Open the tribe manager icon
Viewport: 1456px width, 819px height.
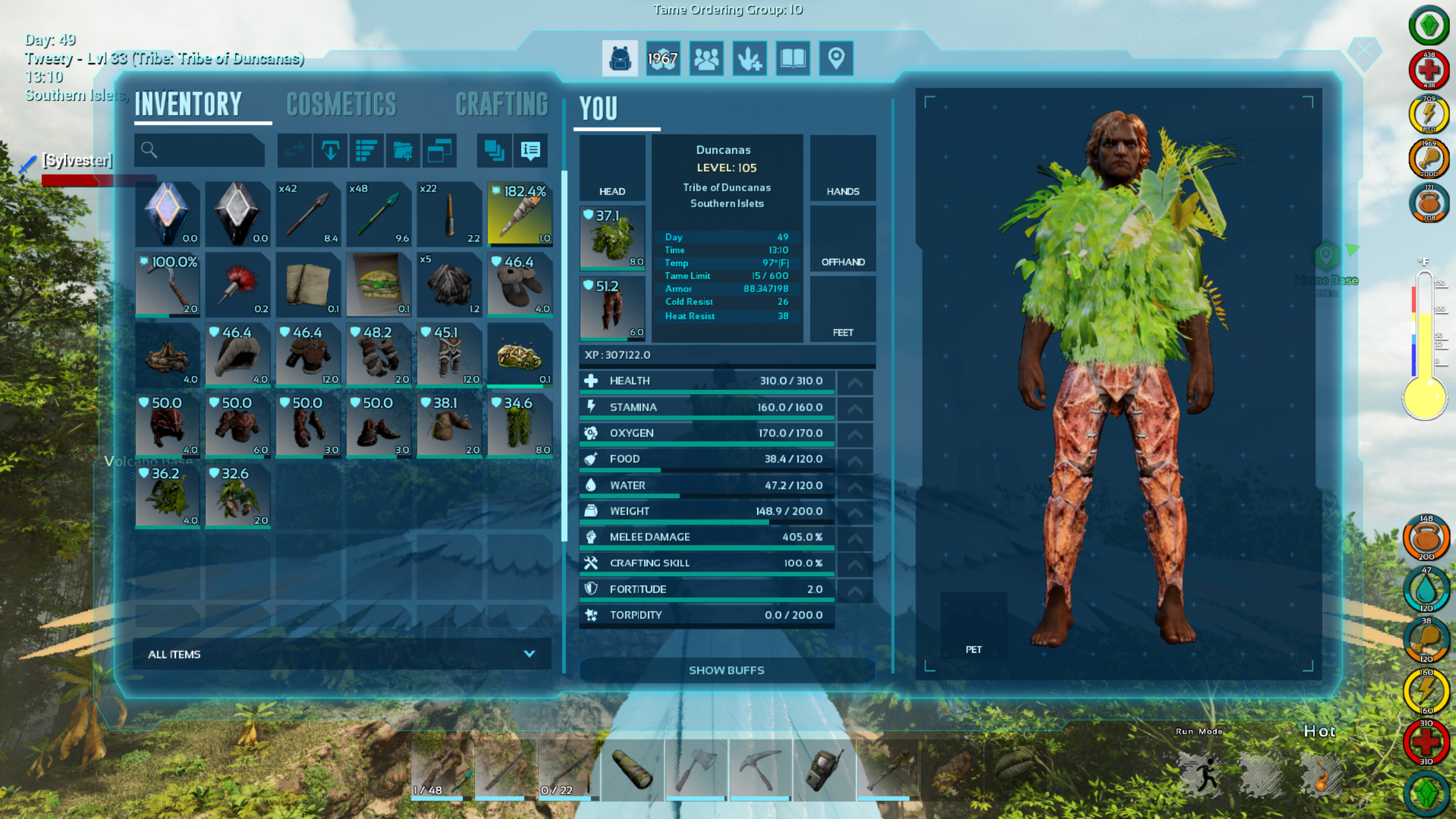[x=706, y=59]
